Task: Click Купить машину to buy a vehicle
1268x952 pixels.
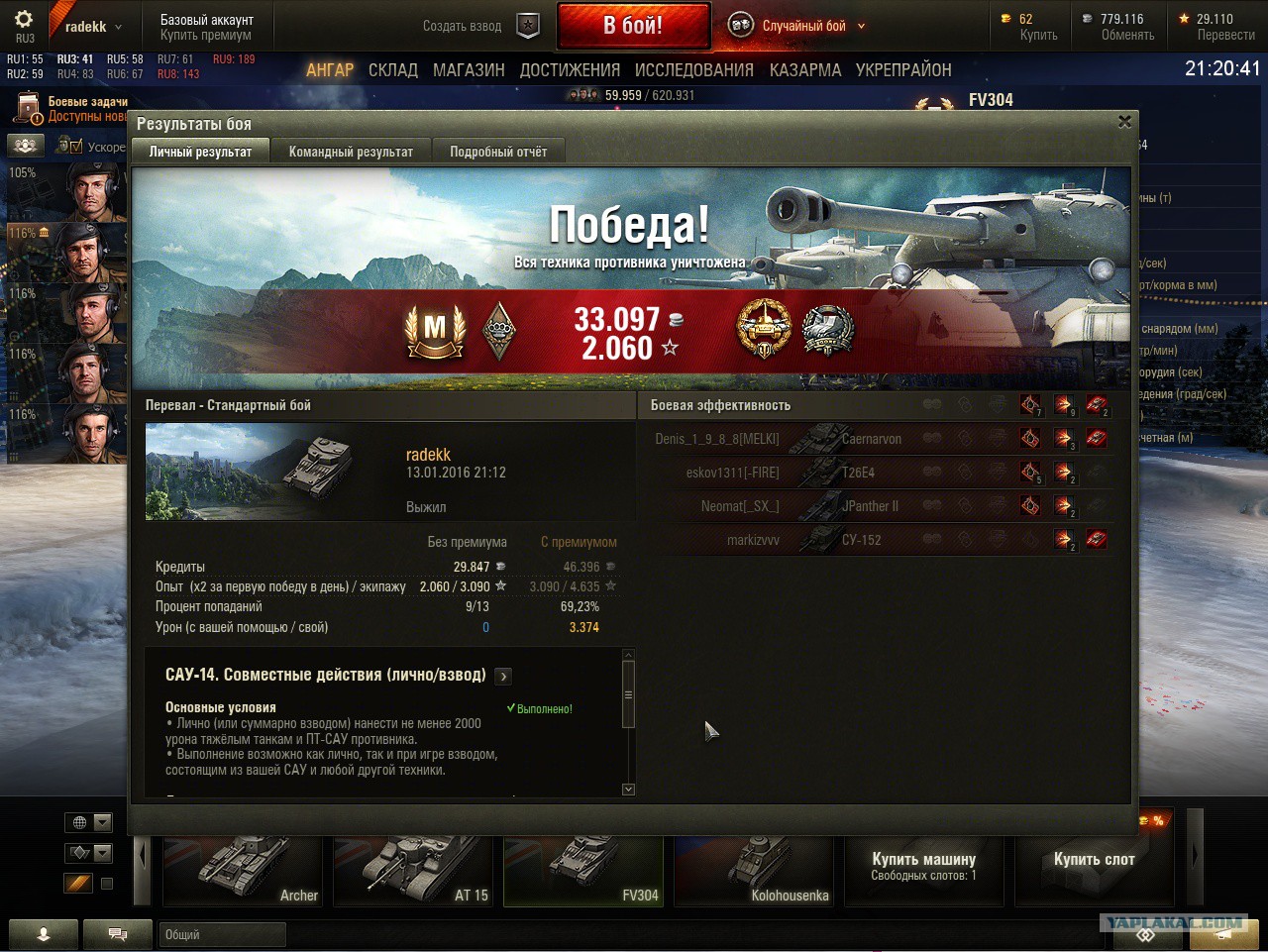Action: pyautogui.click(x=923, y=866)
